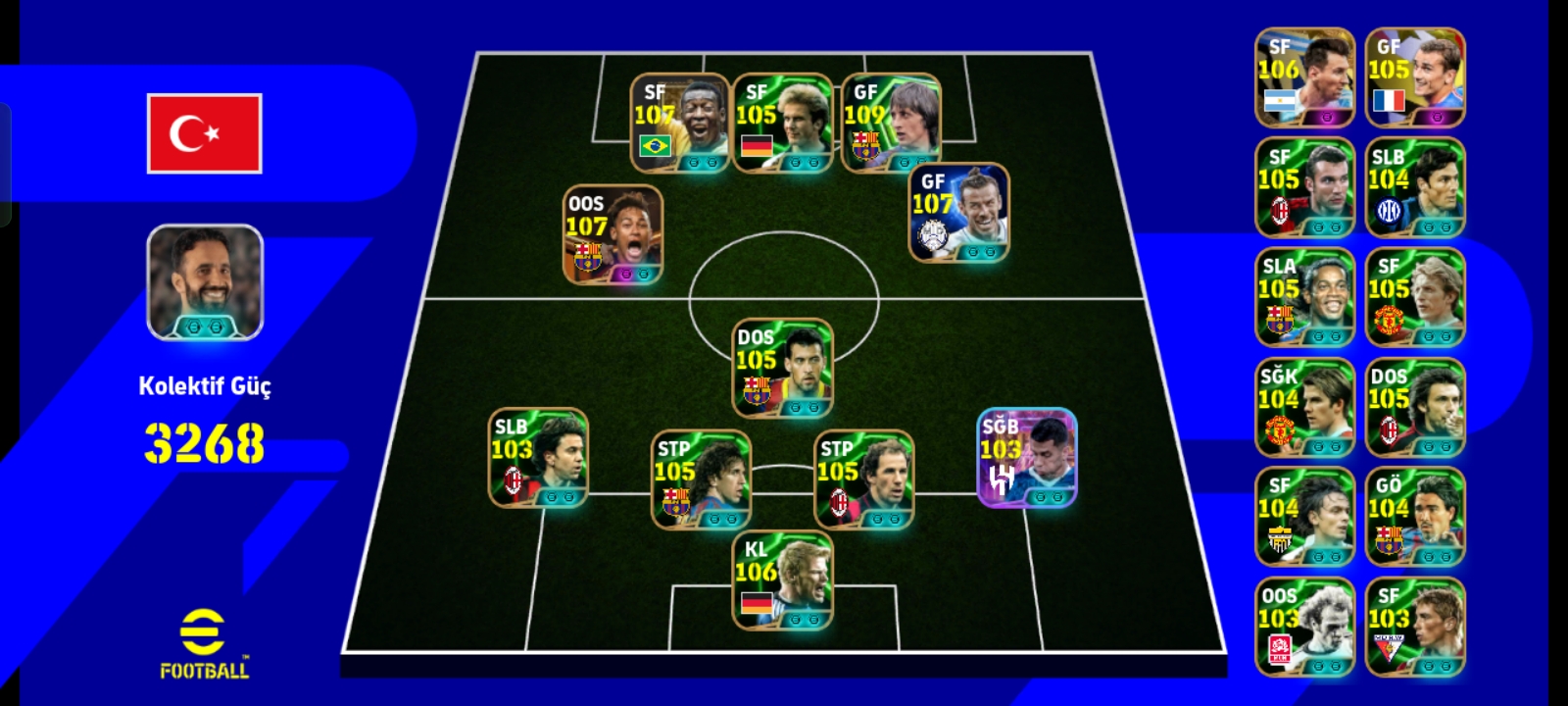Open the manager portrait card
Viewport: 1568px width, 706px height.
coord(205,282)
